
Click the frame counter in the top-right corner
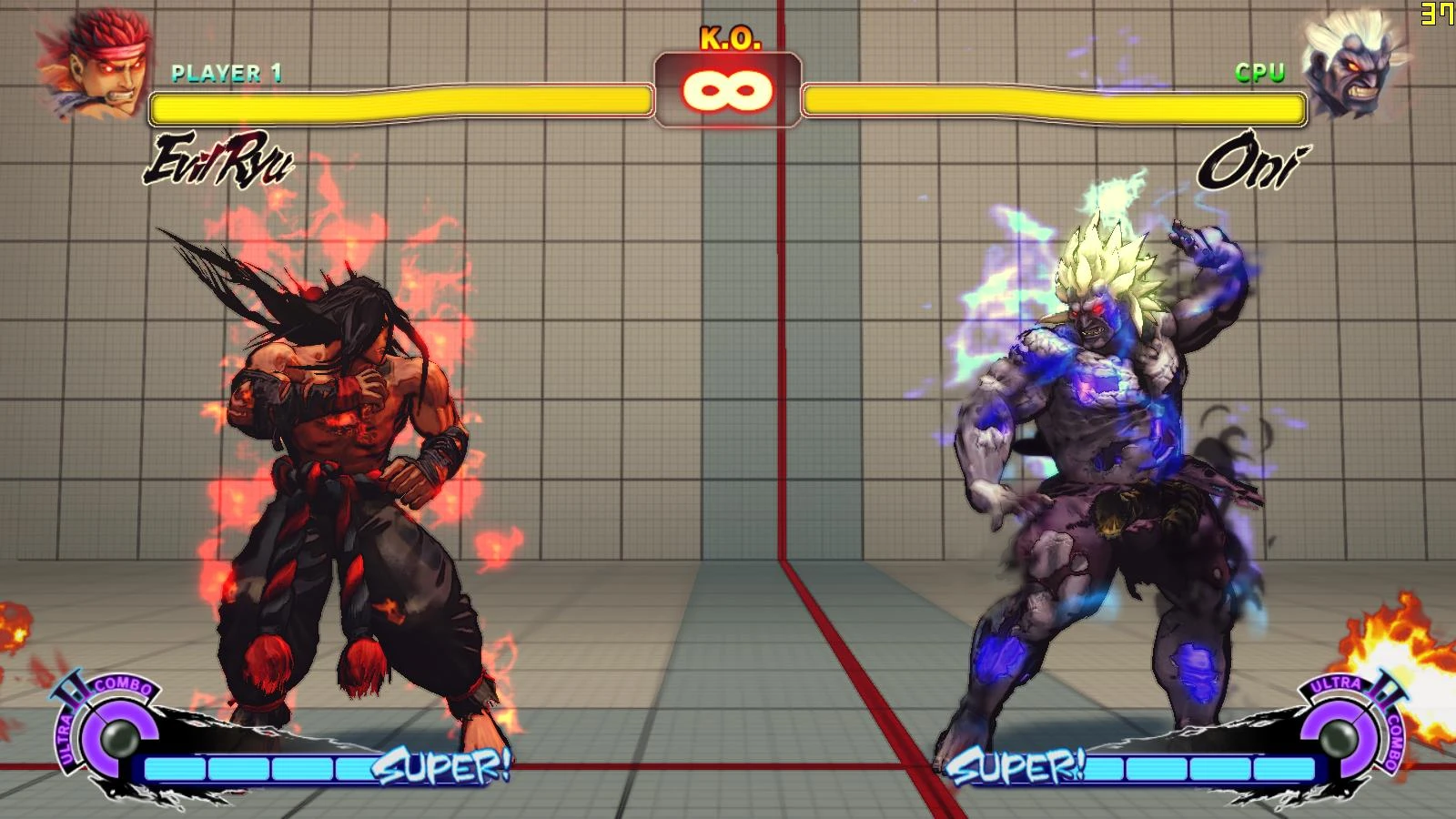1436,14
